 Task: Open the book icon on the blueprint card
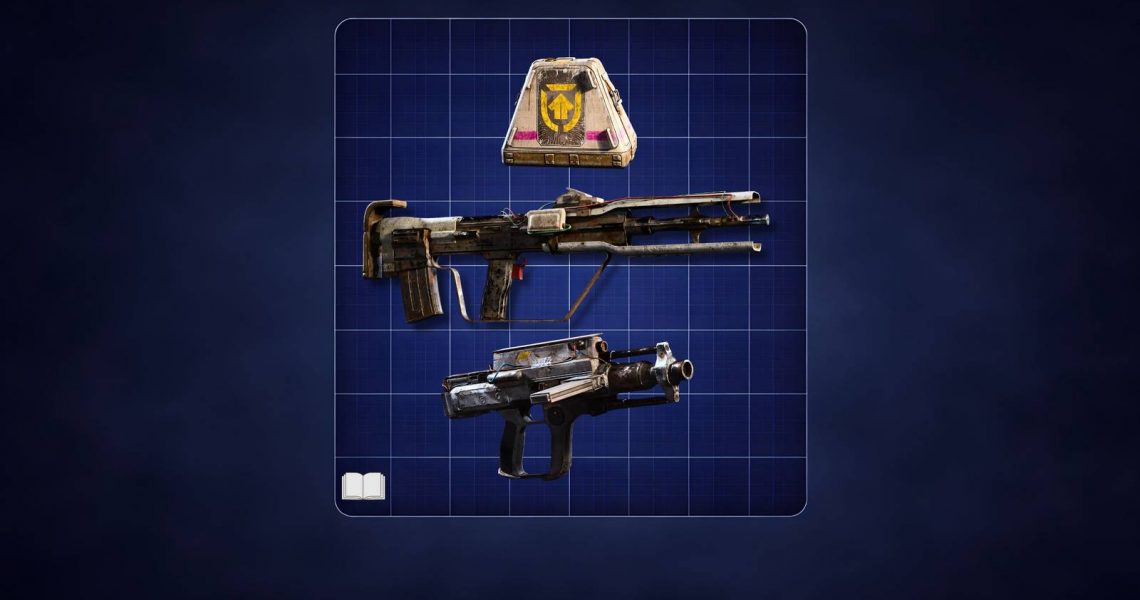click(x=363, y=487)
